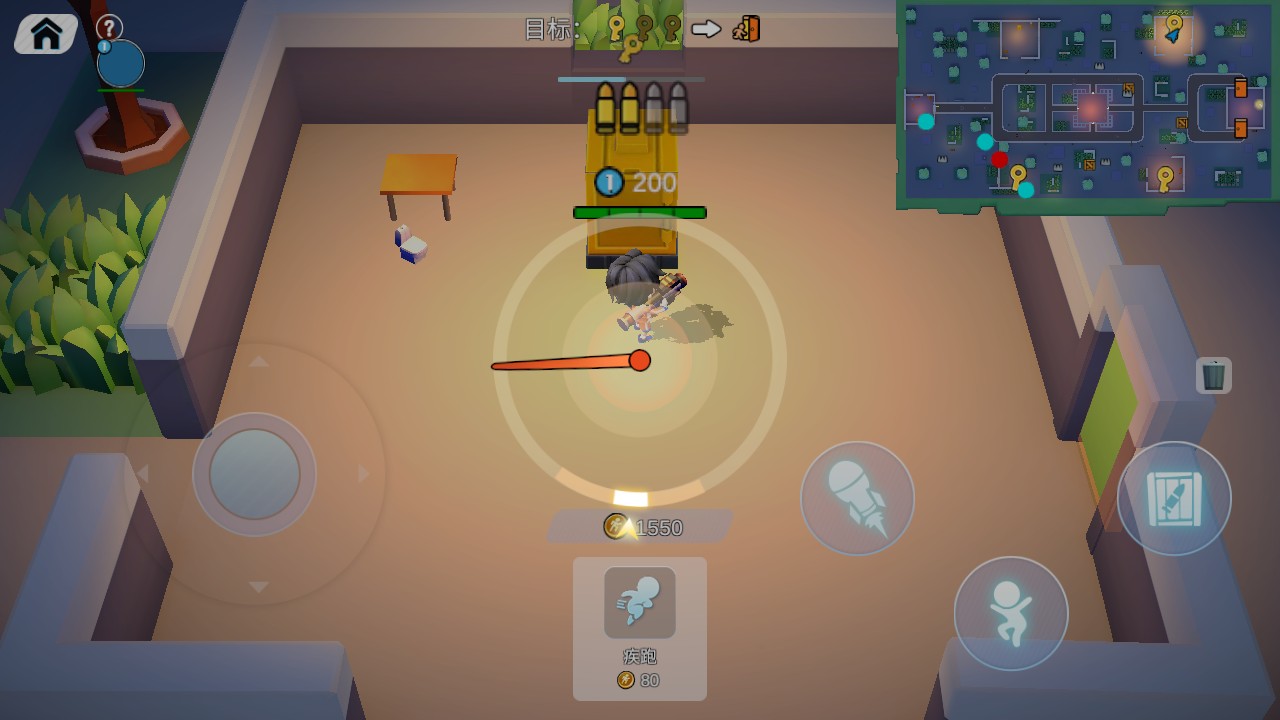Return to the home screen
This screenshot has height=720, width=1280.
pos(46,34)
